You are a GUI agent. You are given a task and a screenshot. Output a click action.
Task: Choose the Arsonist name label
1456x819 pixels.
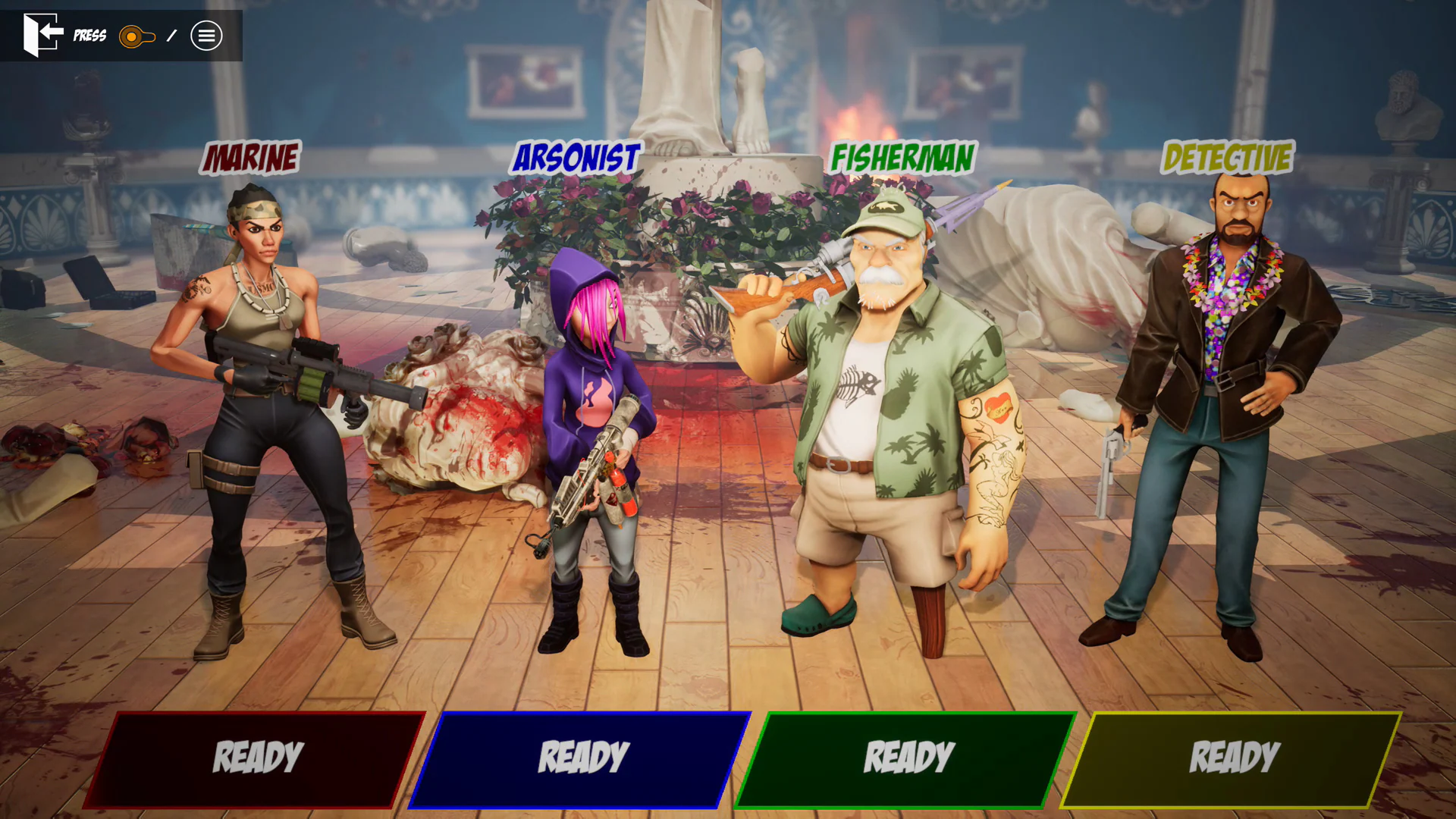tap(576, 158)
